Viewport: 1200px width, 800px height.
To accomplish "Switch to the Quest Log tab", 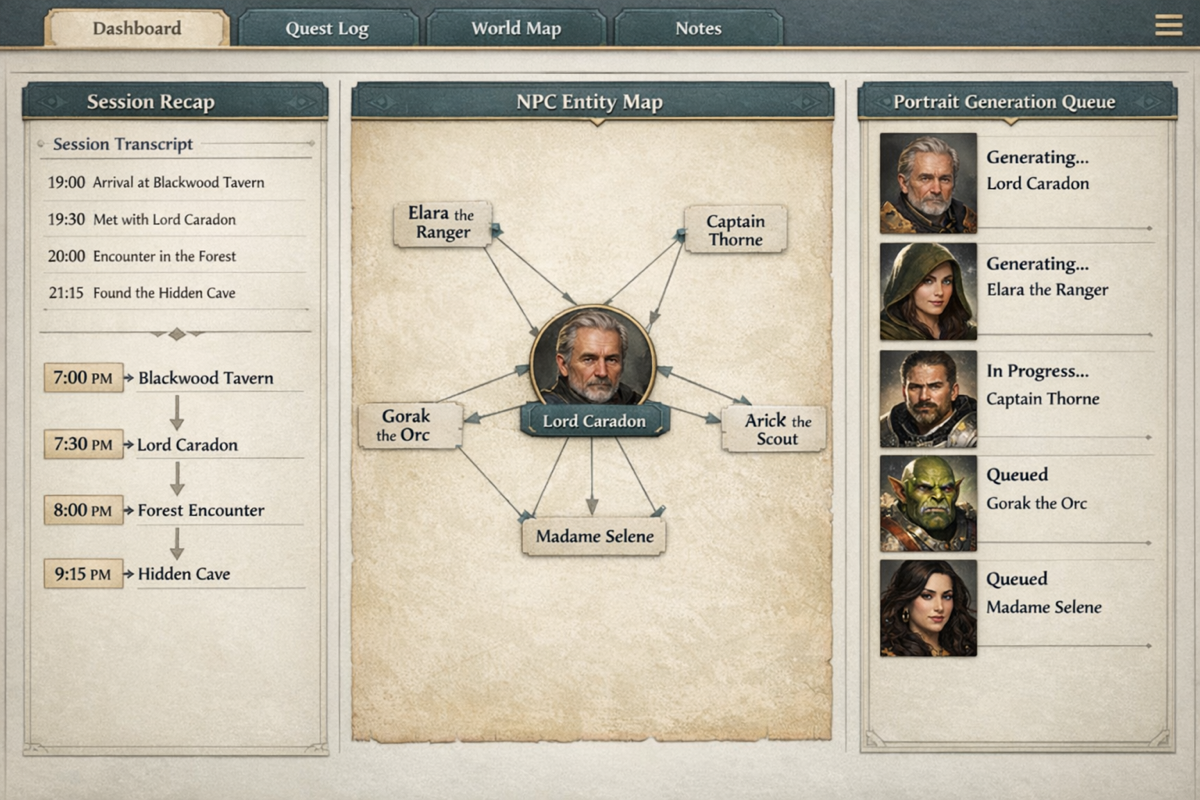I will coord(327,28).
